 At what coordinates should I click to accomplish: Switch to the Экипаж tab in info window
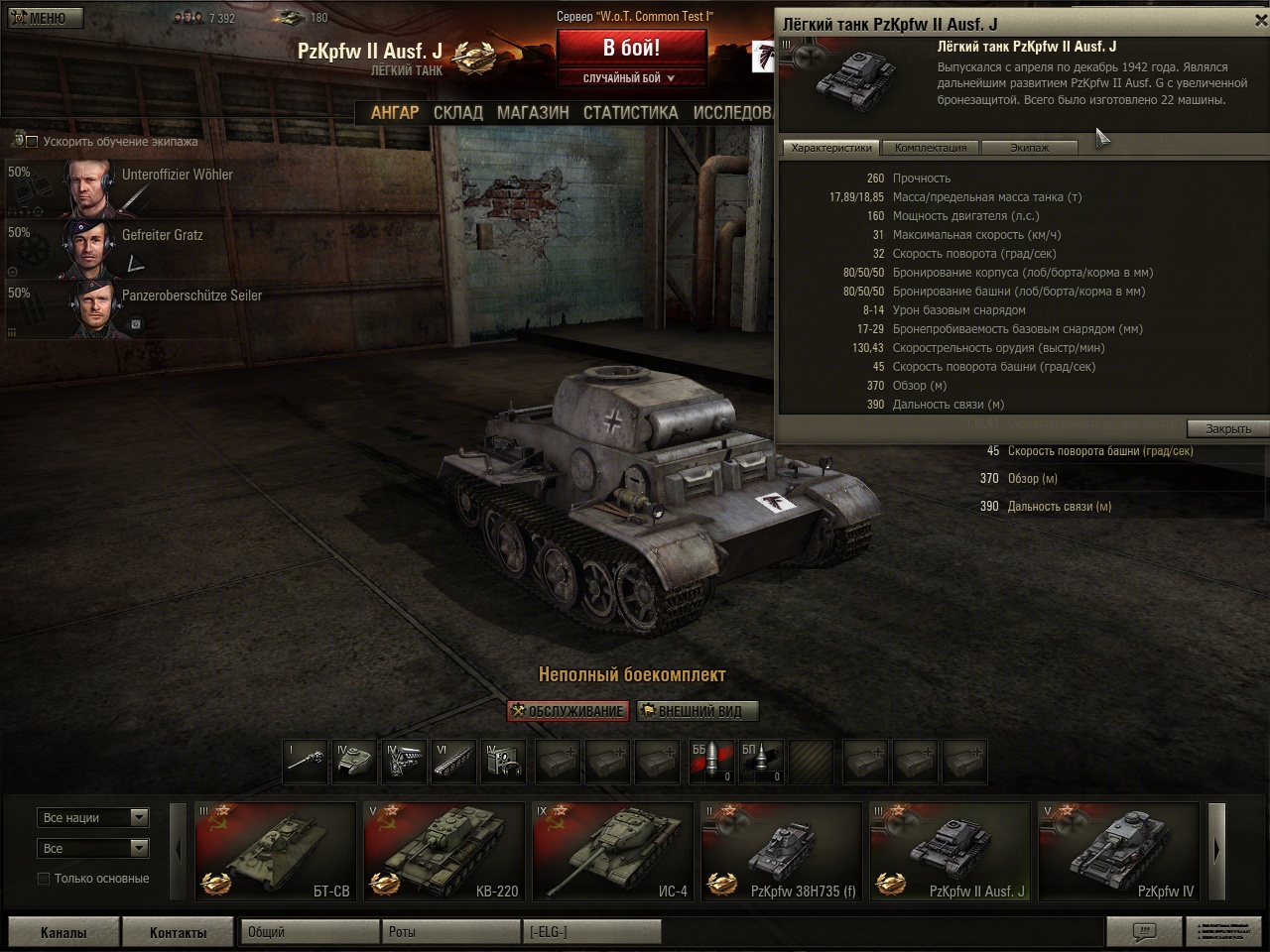coord(1029,148)
